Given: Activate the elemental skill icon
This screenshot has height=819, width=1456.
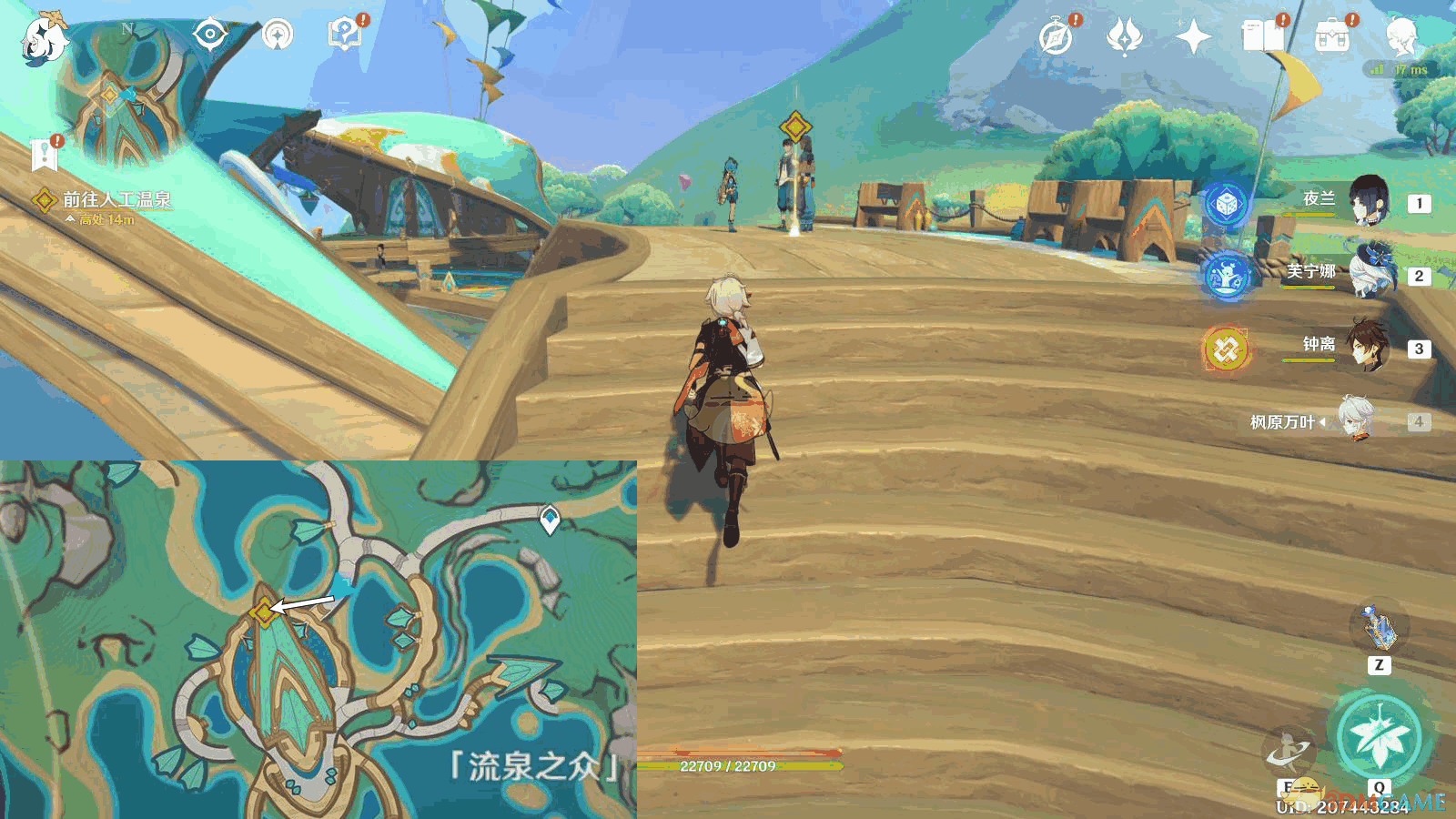Looking at the screenshot, I should (x=1290, y=753).
